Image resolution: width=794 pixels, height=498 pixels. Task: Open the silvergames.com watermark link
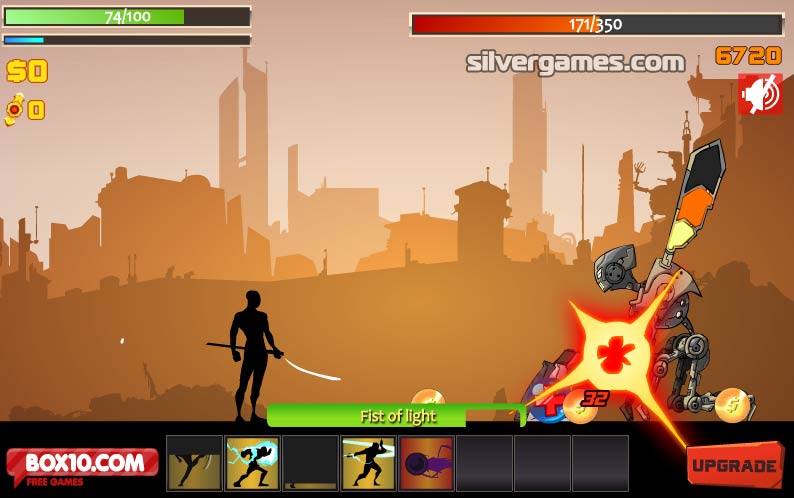click(575, 62)
